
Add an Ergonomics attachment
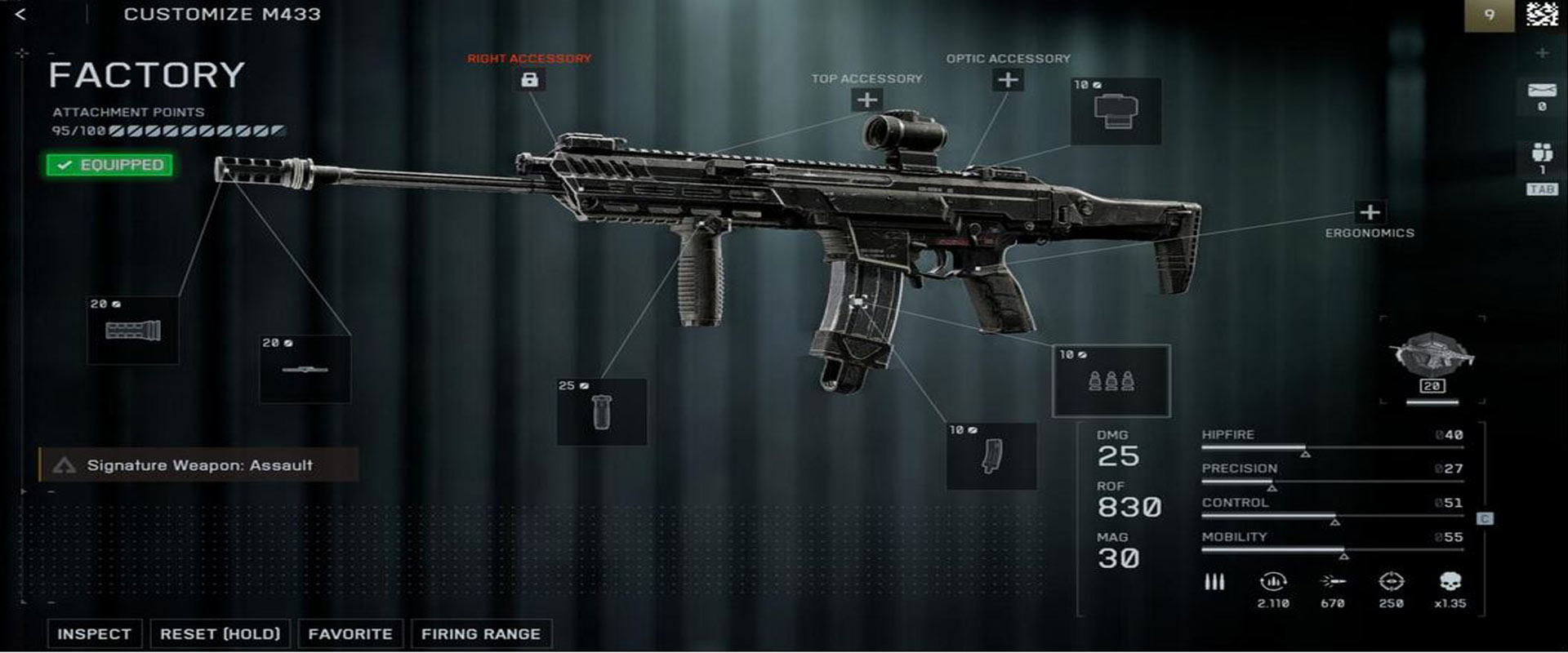1370,212
